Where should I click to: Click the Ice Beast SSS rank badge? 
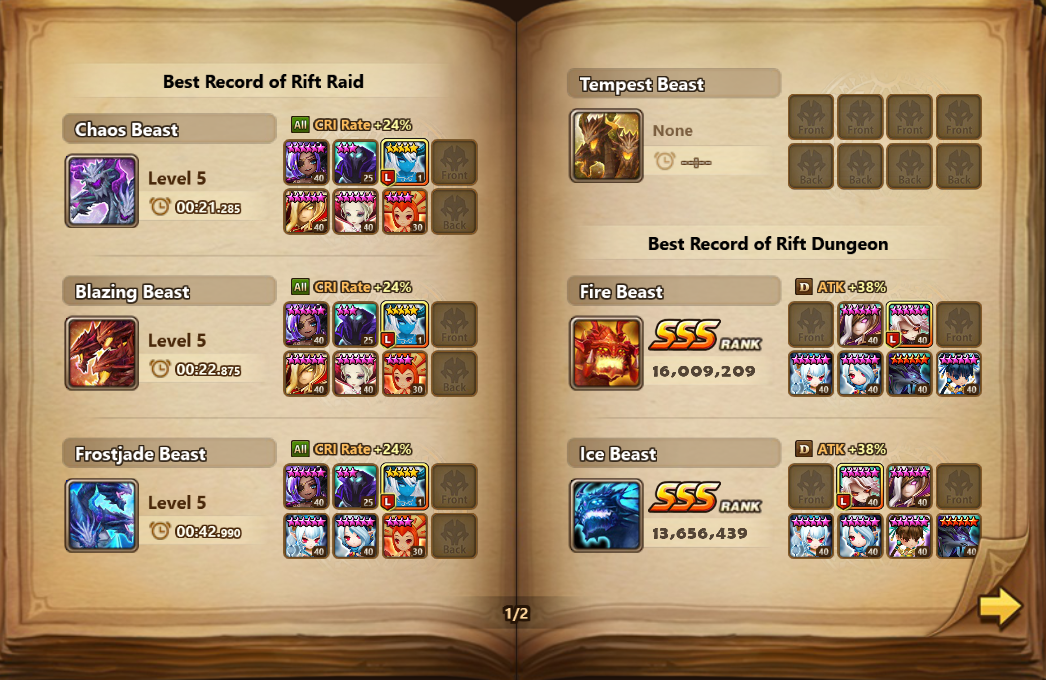pyautogui.click(x=705, y=498)
